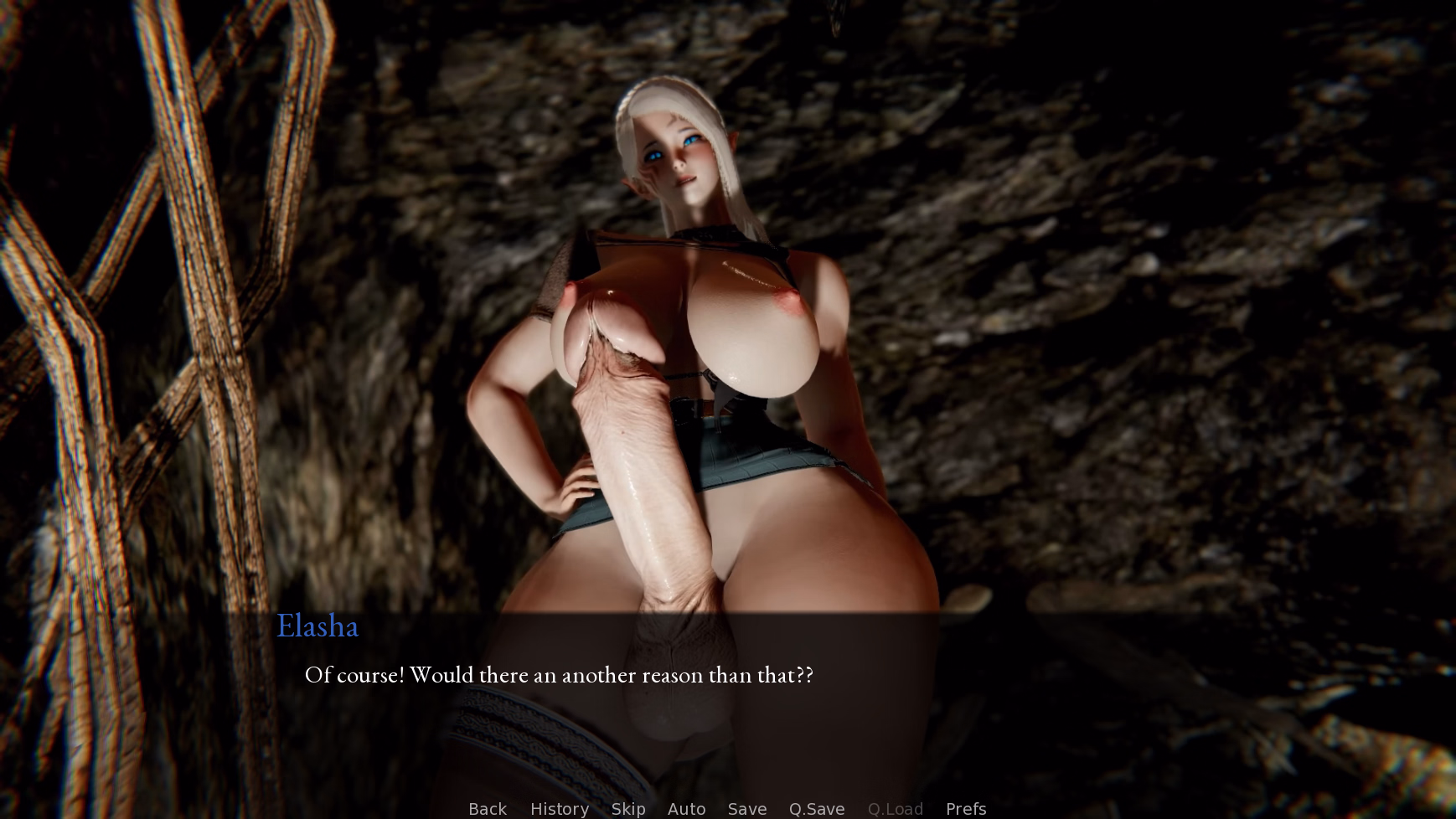The width and height of the screenshot is (1456, 819).
Task: Review past conversation via History
Action: (559, 808)
